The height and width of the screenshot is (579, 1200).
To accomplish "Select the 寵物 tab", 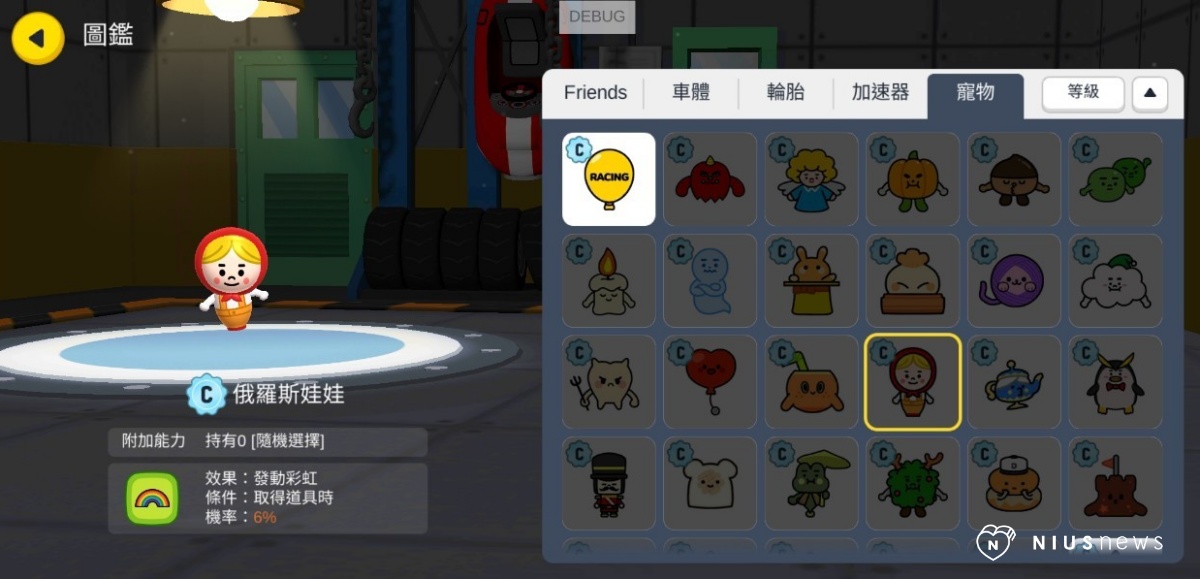I will pyautogui.click(x=975, y=93).
